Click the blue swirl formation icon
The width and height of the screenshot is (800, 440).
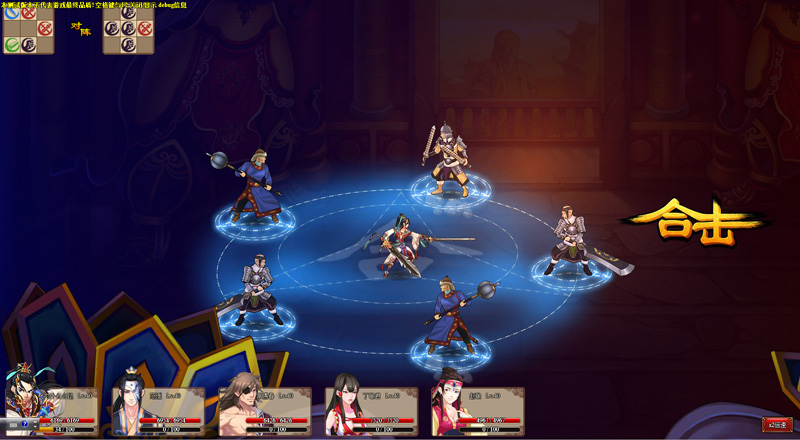coord(12,13)
